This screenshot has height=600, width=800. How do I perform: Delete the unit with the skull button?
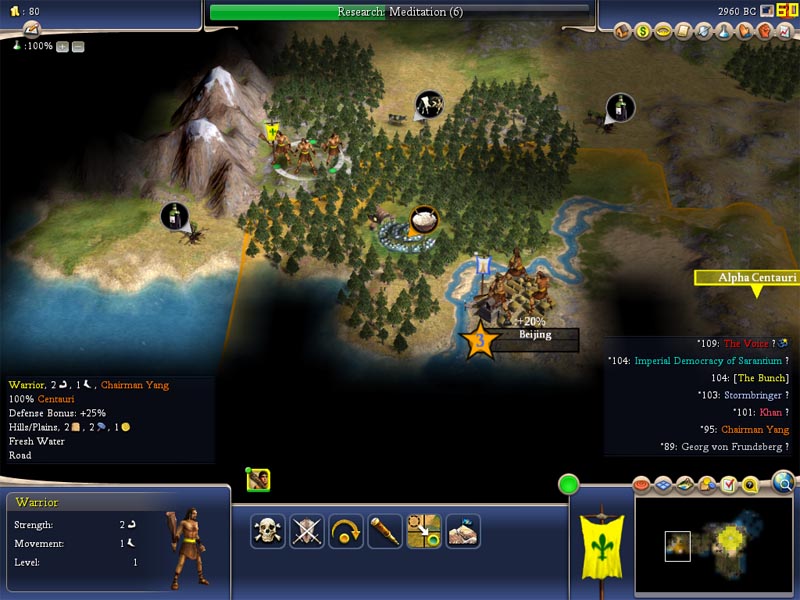pyautogui.click(x=268, y=531)
